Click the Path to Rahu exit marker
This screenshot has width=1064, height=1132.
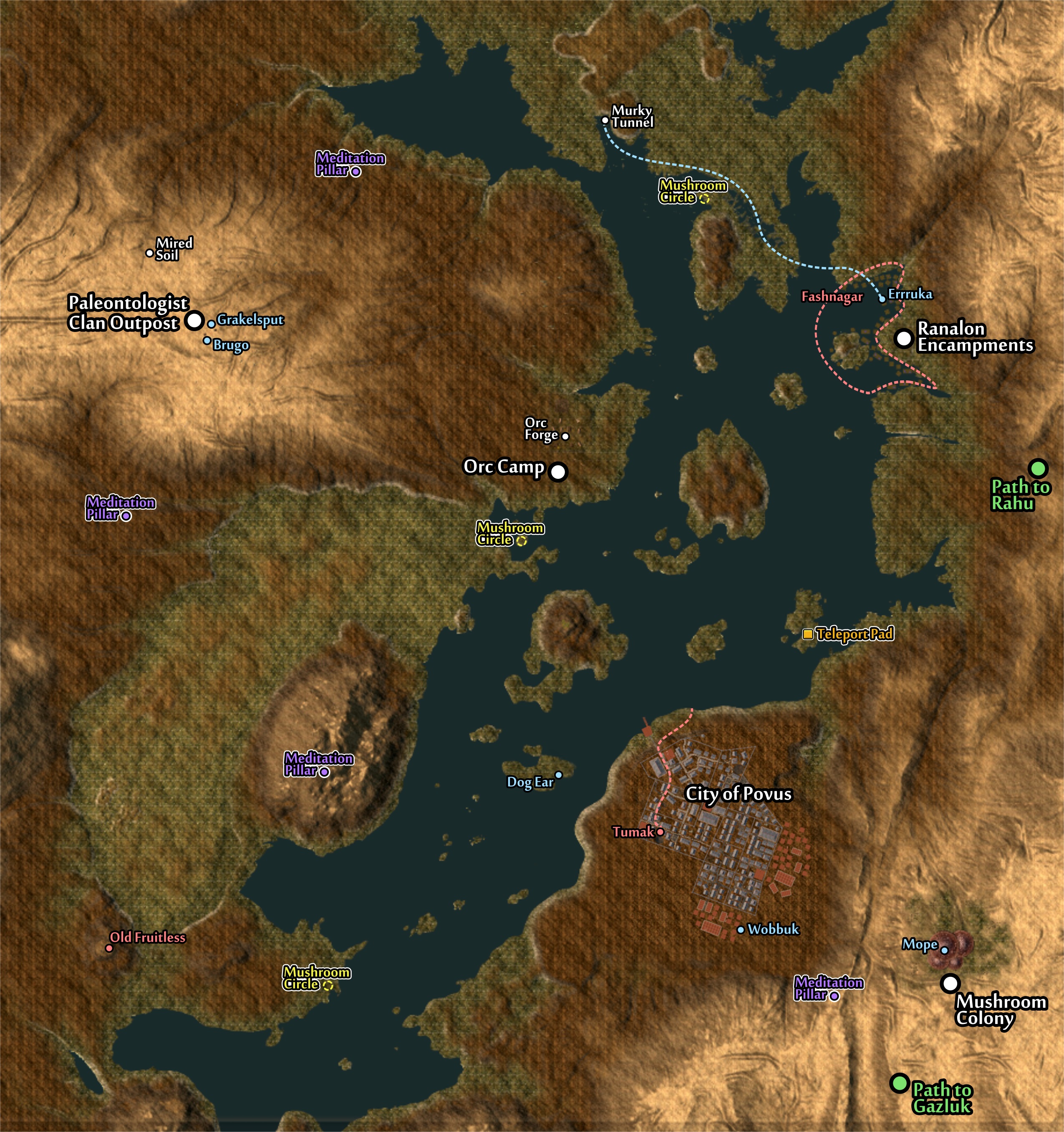tap(1038, 468)
